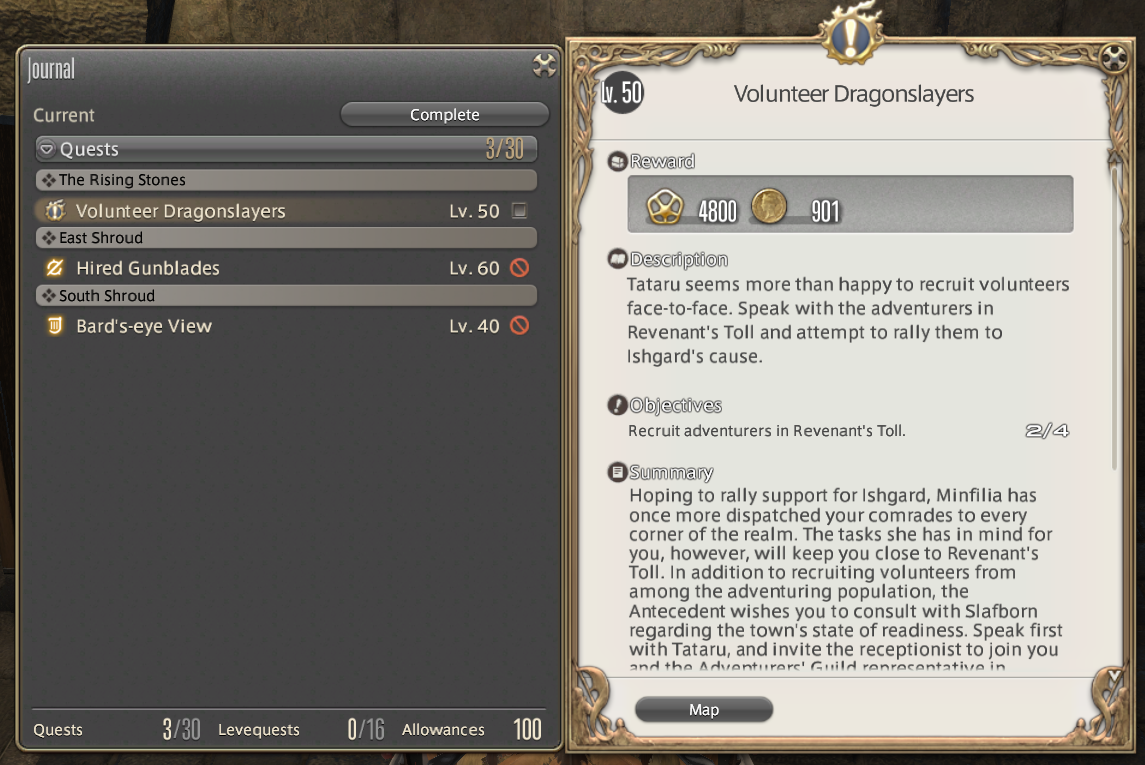Open the quest Map

tap(704, 710)
